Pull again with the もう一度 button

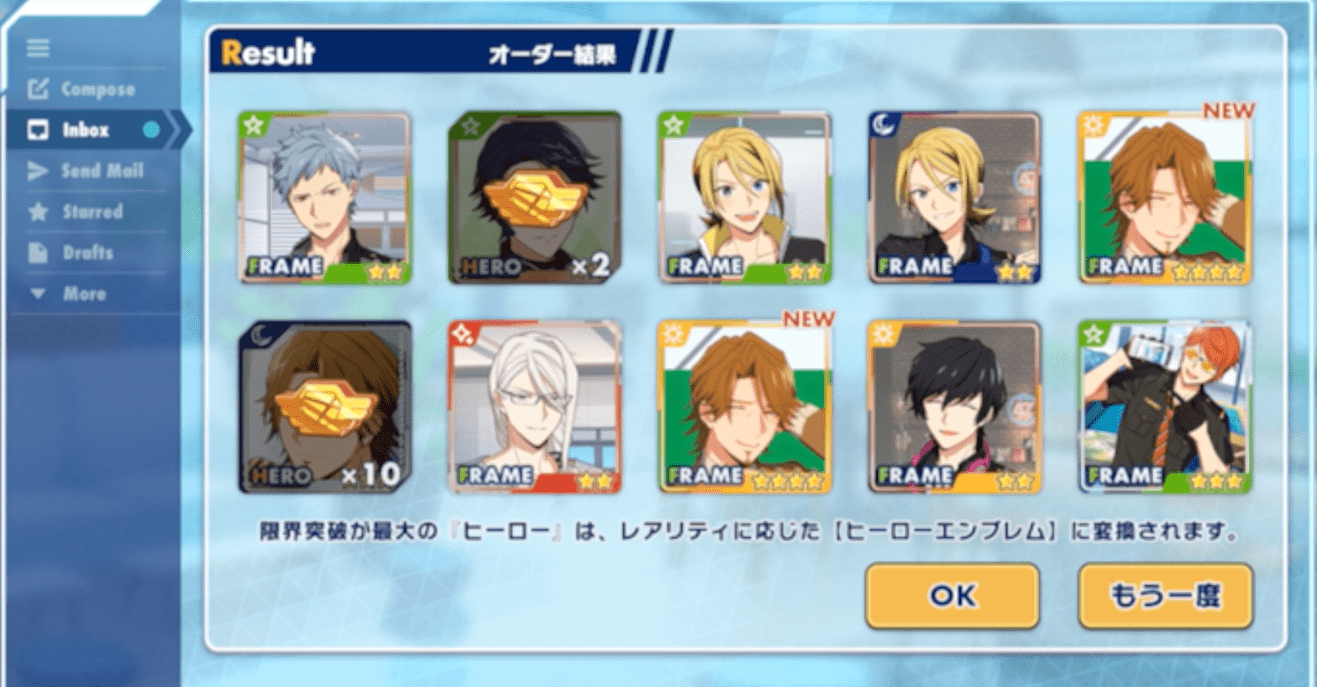click(x=1165, y=596)
